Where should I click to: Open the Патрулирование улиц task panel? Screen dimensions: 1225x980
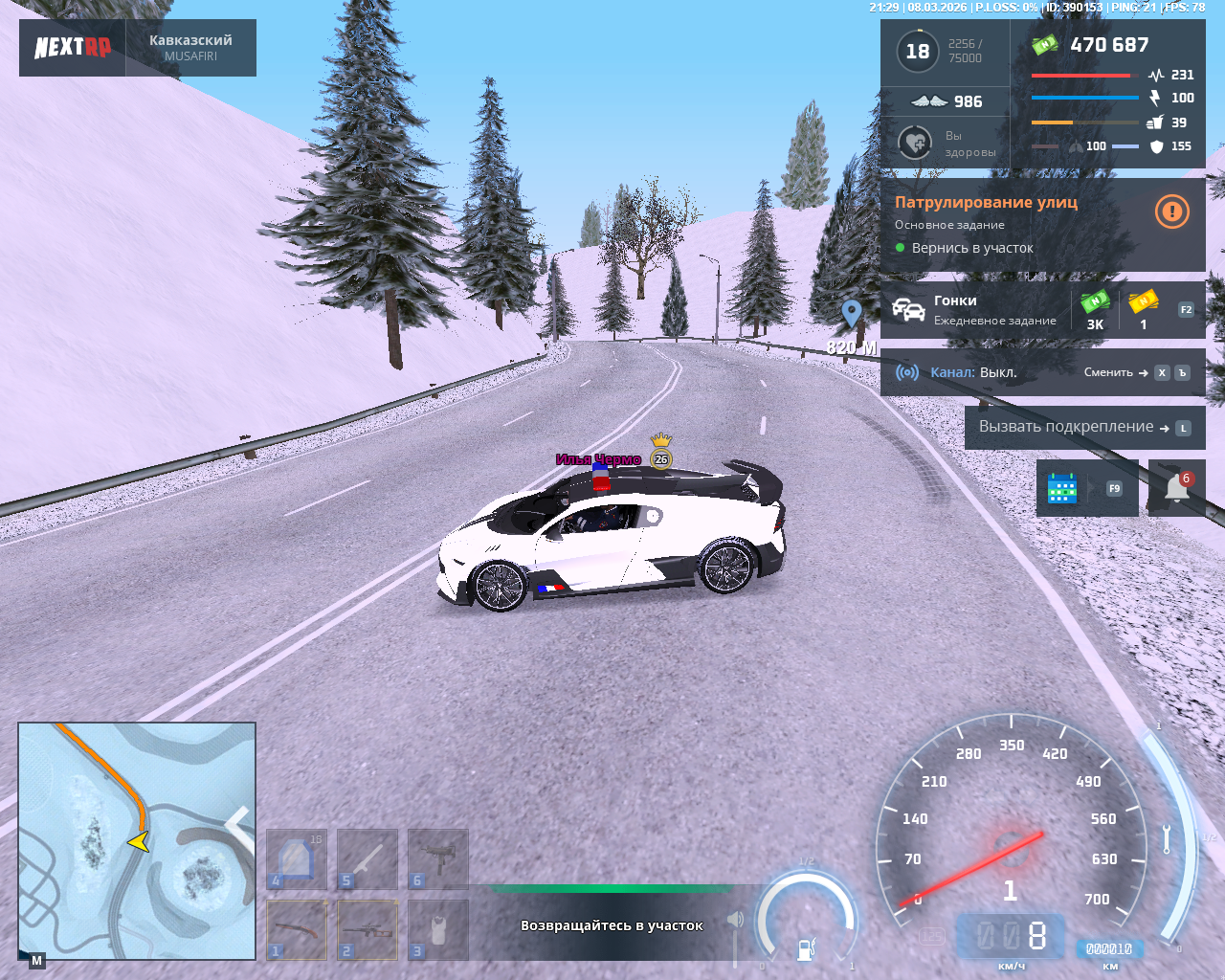point(1014,225)
